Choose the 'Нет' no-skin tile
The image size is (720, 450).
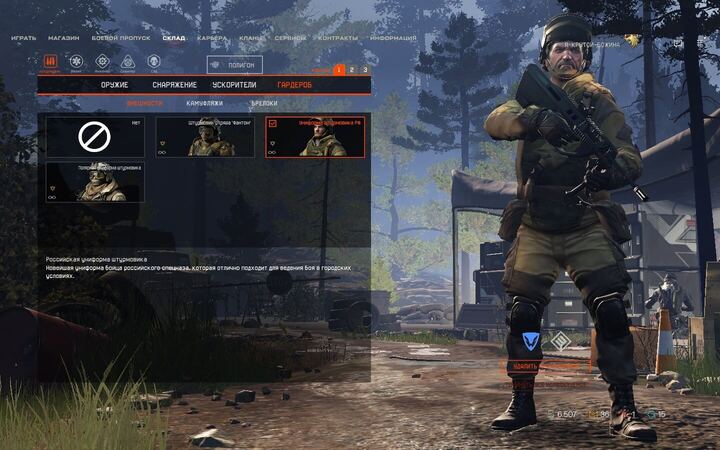[x=95, y=136]
